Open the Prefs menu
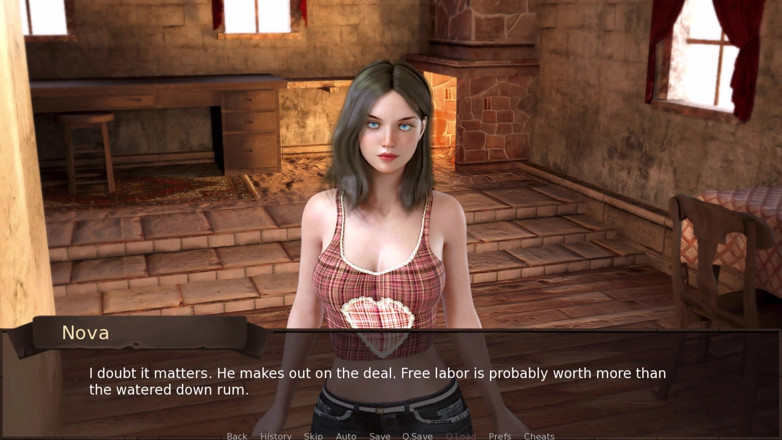Image resolution: width=782 pixels, height=440 pixels. [500, 436]
